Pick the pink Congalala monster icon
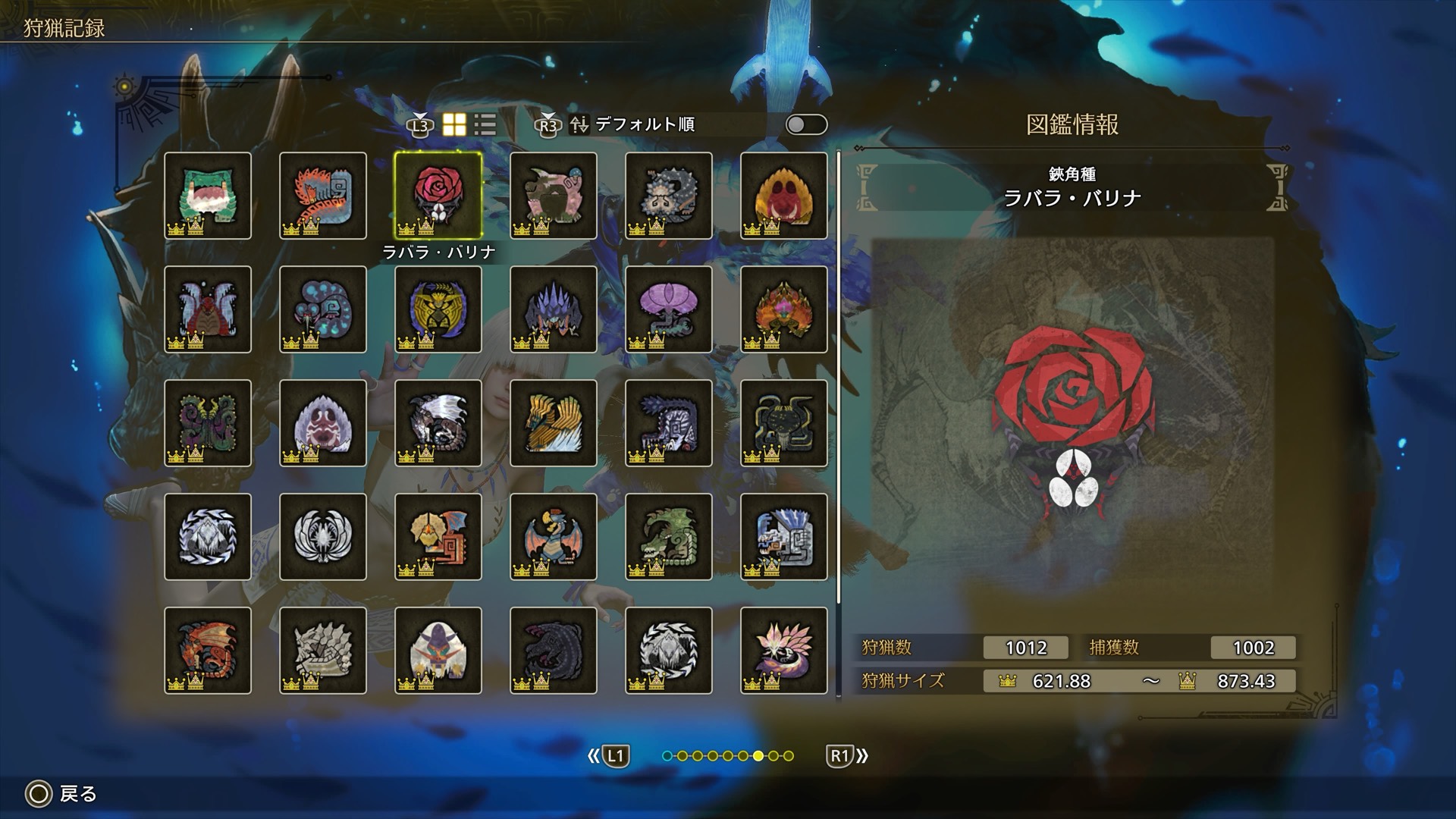The width and height of the screenshot is (1456, 819). [553, 195]
